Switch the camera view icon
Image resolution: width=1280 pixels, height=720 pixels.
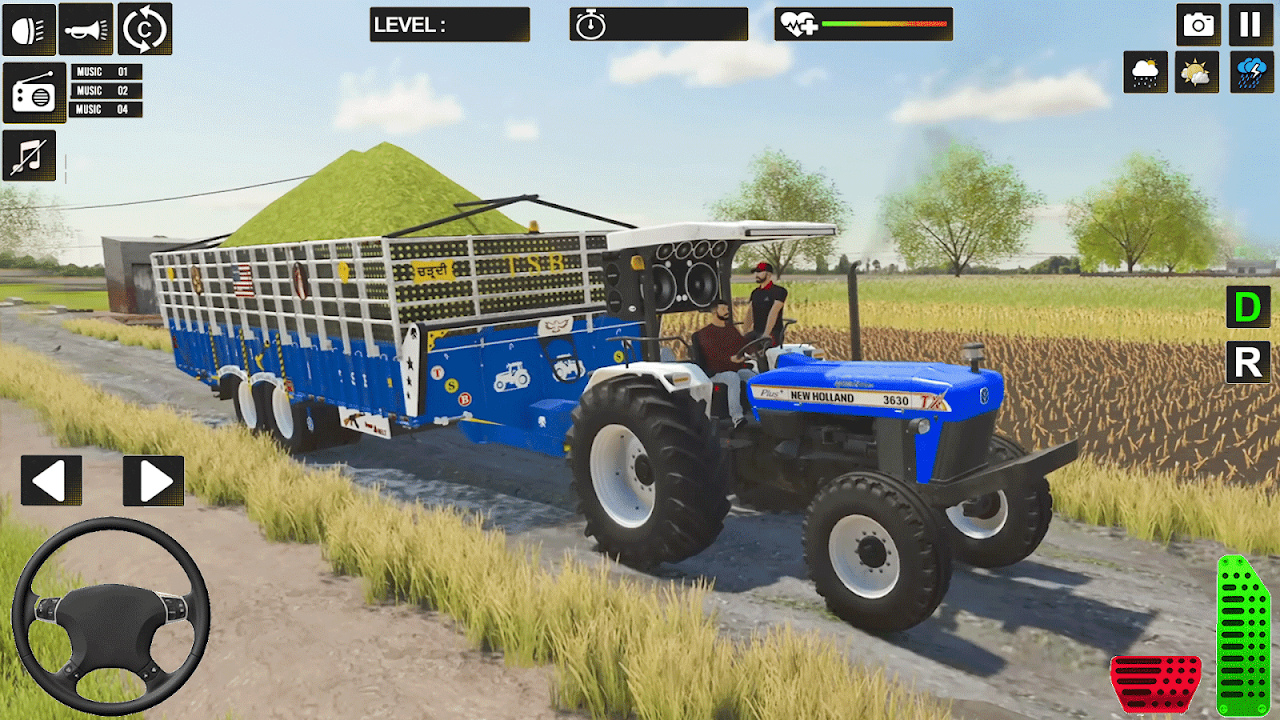(145, 29)
